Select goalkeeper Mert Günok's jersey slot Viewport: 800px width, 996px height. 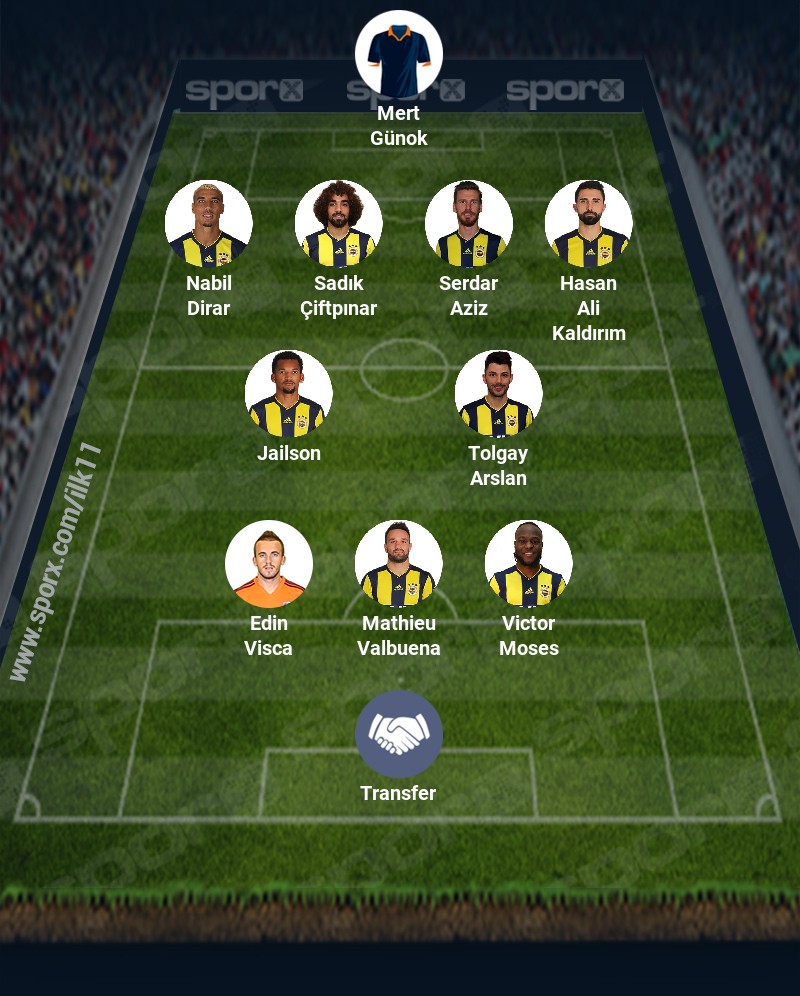pyautogui.click(x=399, y=54)
